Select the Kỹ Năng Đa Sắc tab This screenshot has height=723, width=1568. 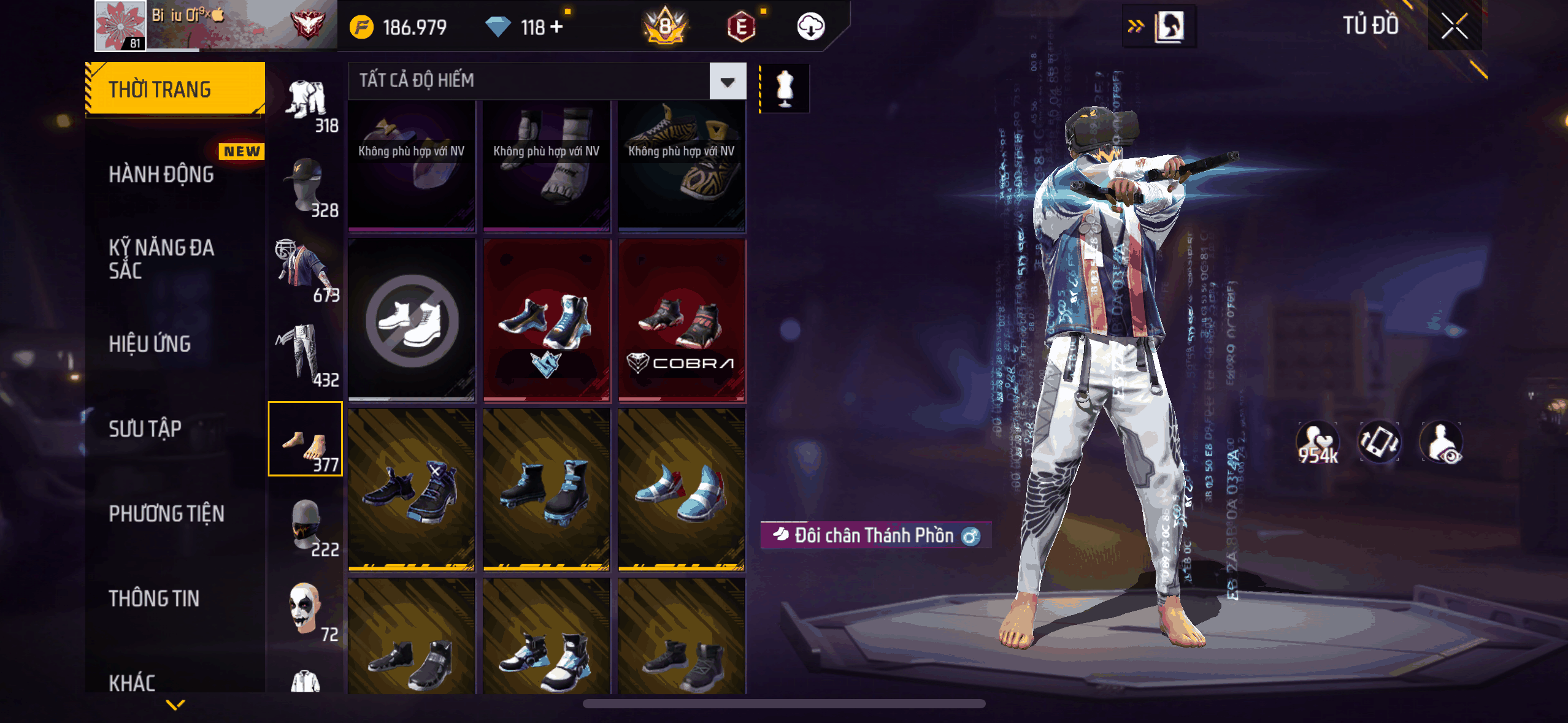click(162, 259)
